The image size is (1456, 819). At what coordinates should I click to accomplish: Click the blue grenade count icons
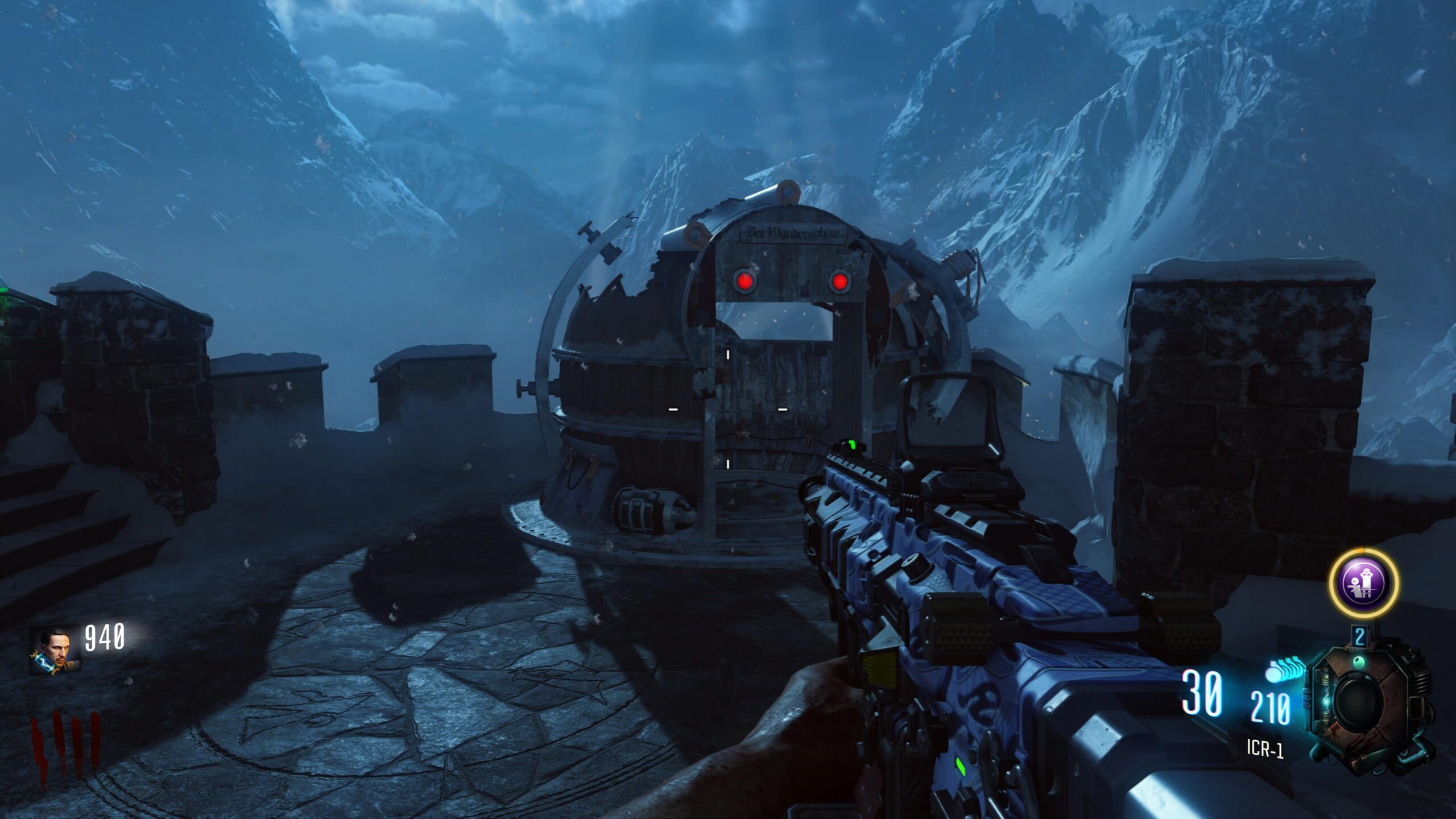pyautogui.click(x=1285, y=670)
